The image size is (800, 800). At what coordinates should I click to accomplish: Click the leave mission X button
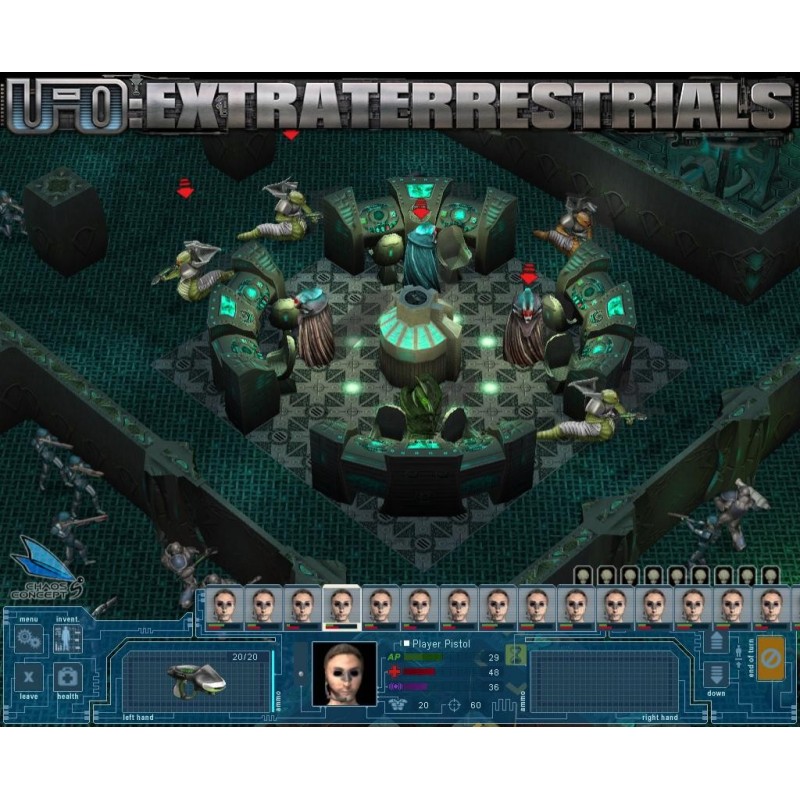[30, 677]
